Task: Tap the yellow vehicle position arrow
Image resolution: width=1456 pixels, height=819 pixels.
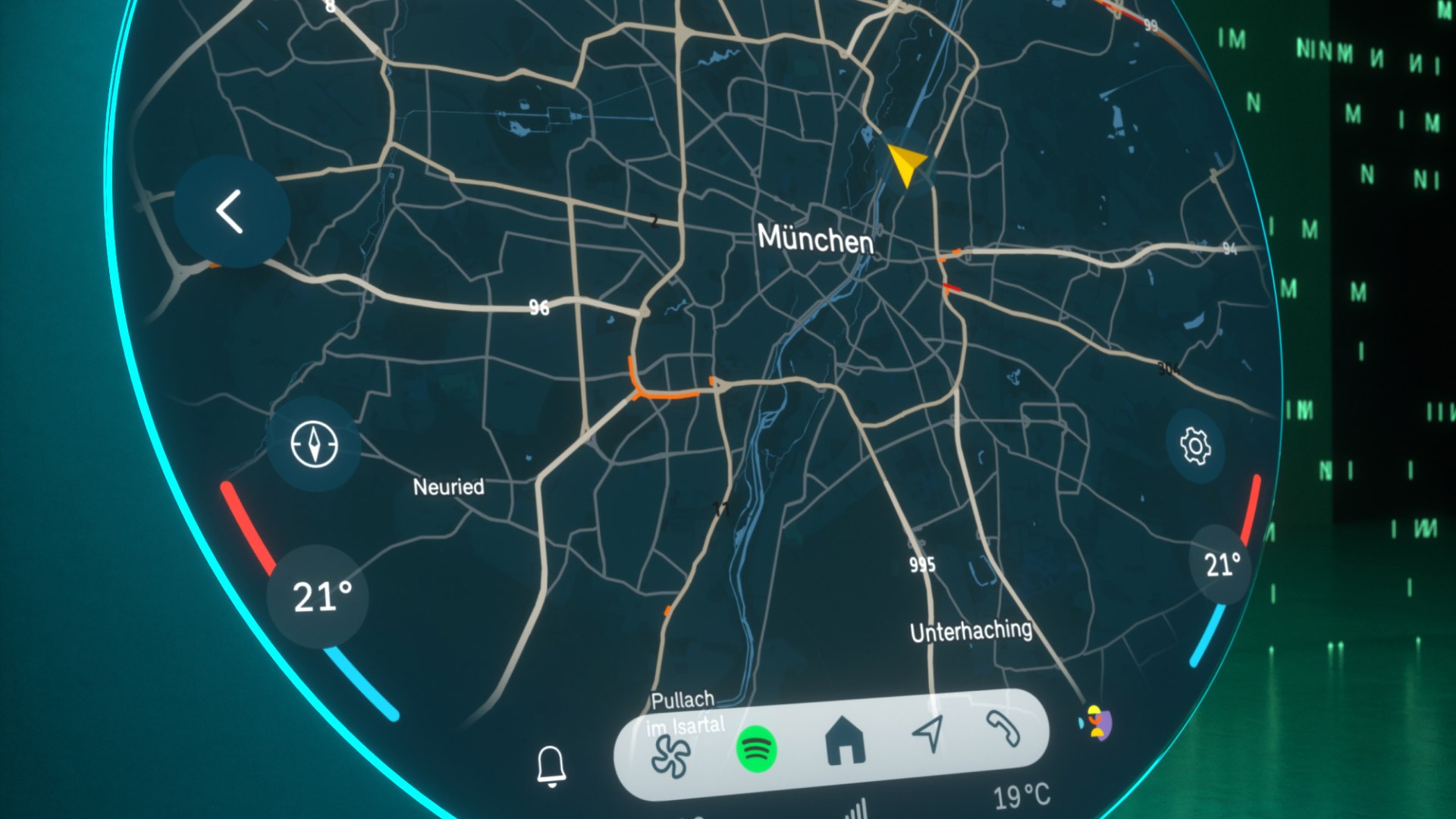Action: click(905, 162)
